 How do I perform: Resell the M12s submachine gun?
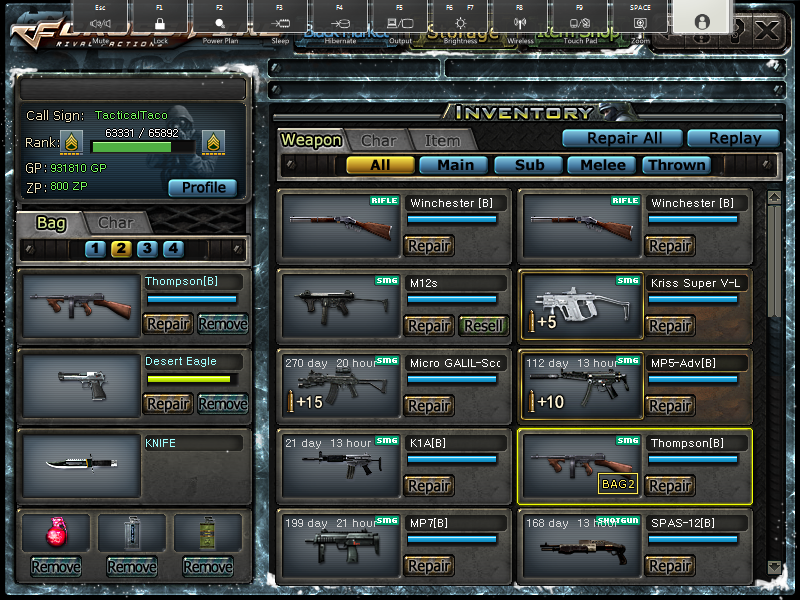(482, 326)
